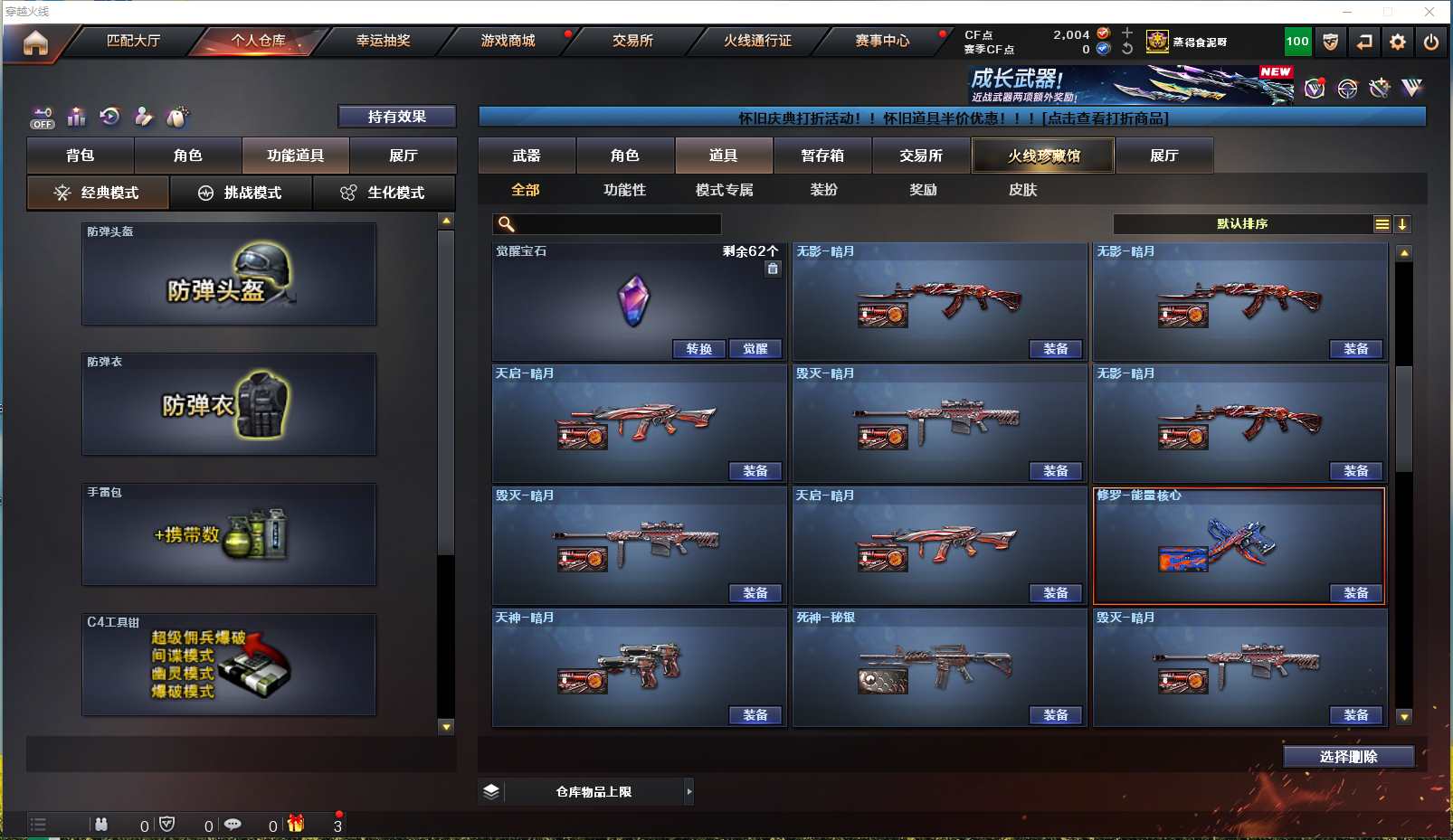
Task: Open the 武器 weapons warehouse tab
Action: (527, 156)
